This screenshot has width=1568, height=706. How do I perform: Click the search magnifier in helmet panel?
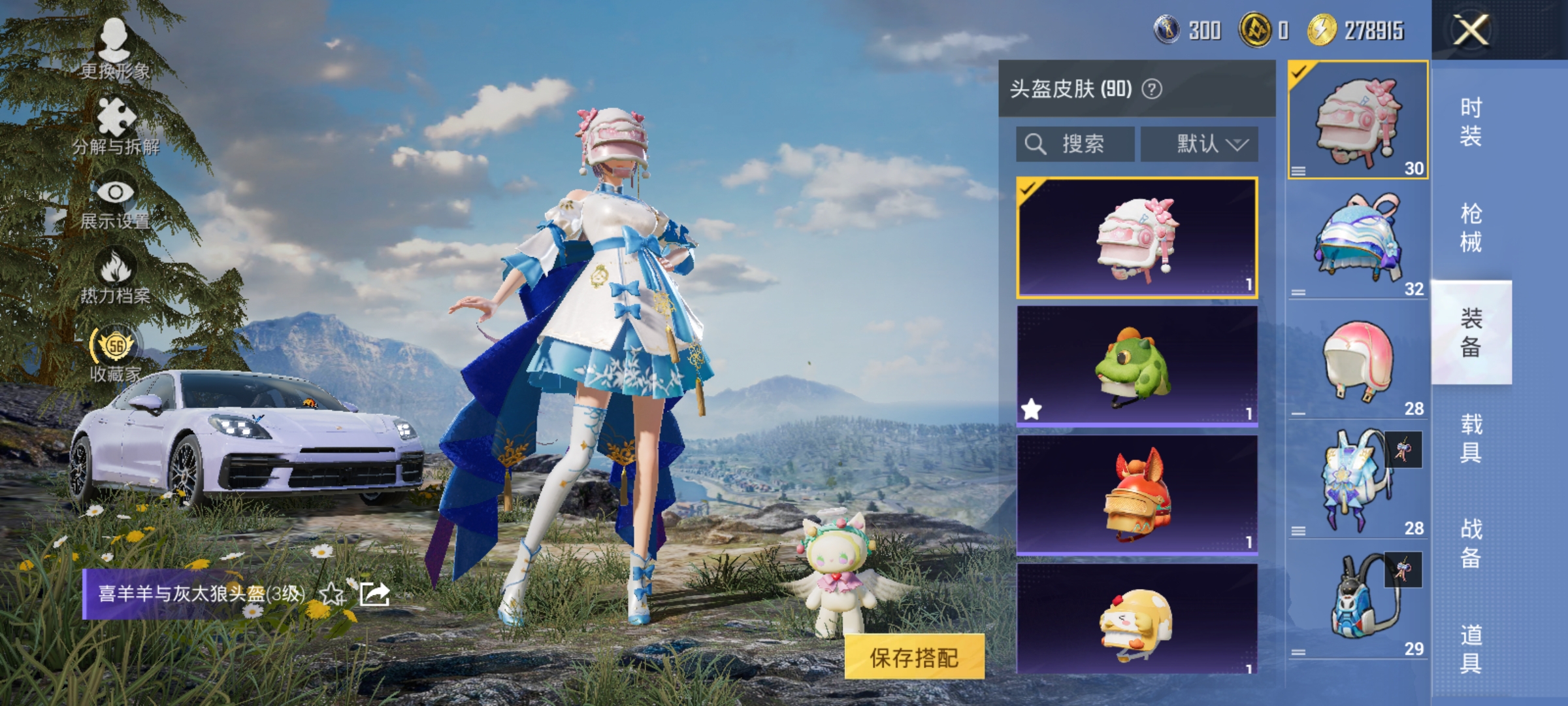(x=1037, y=144)
